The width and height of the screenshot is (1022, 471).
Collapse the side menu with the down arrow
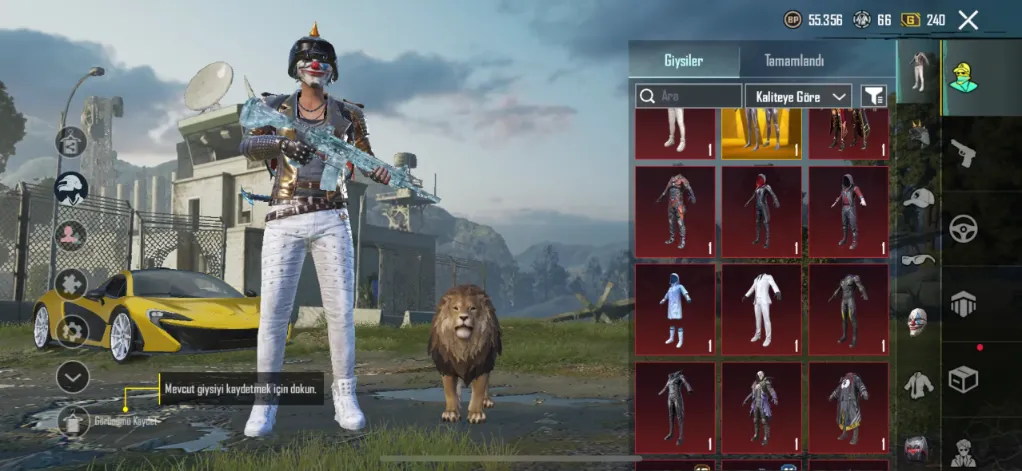[x=72, y=376]
